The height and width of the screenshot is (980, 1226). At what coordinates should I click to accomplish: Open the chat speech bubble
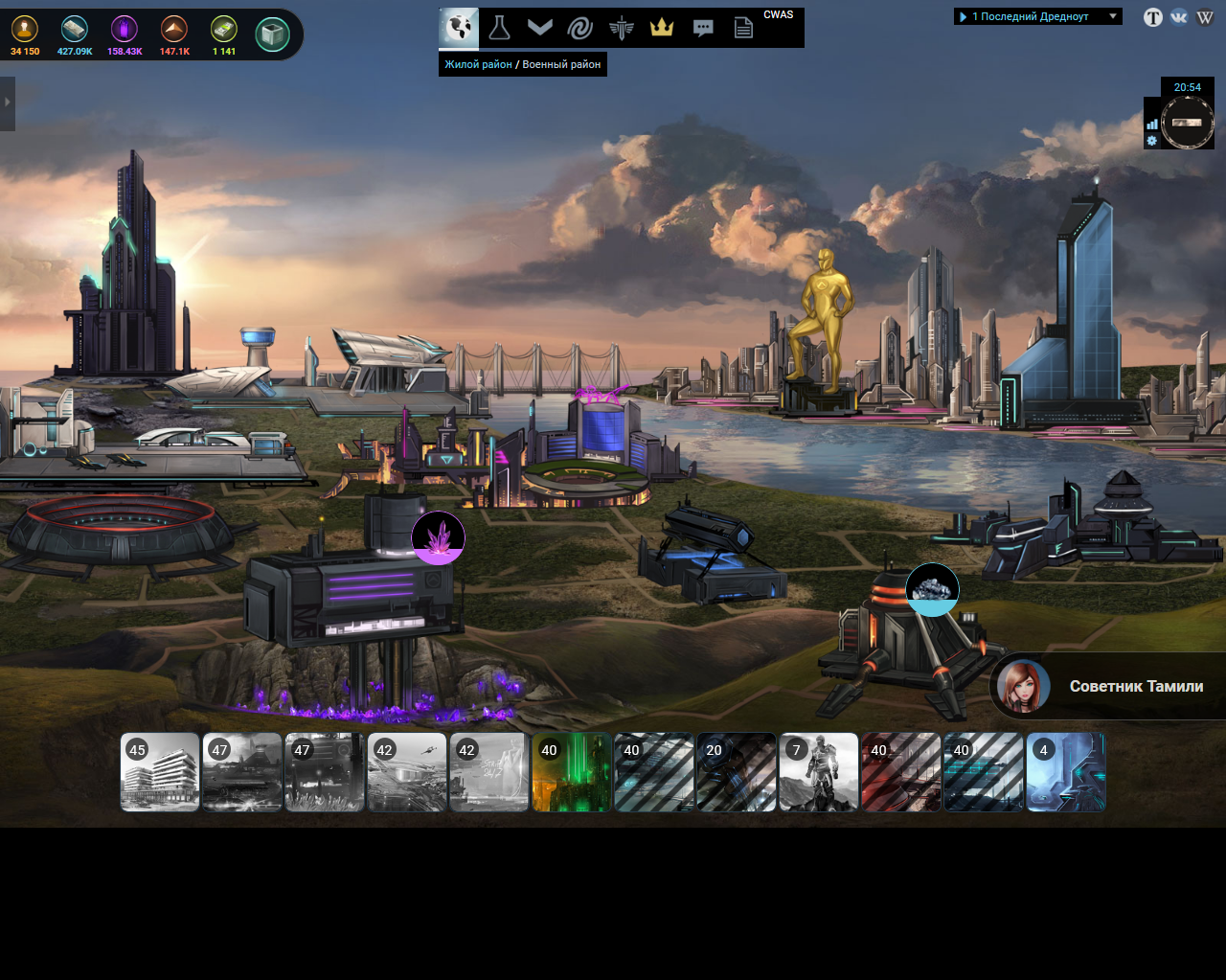[703, 28]
